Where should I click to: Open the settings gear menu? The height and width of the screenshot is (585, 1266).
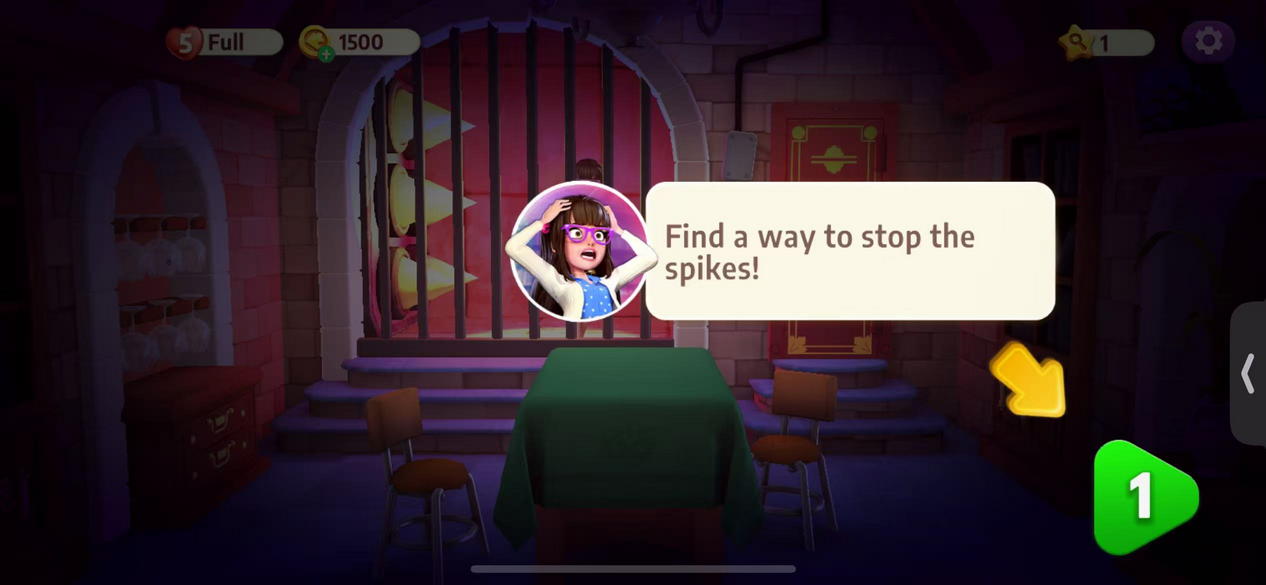(x=1208, y=41)
